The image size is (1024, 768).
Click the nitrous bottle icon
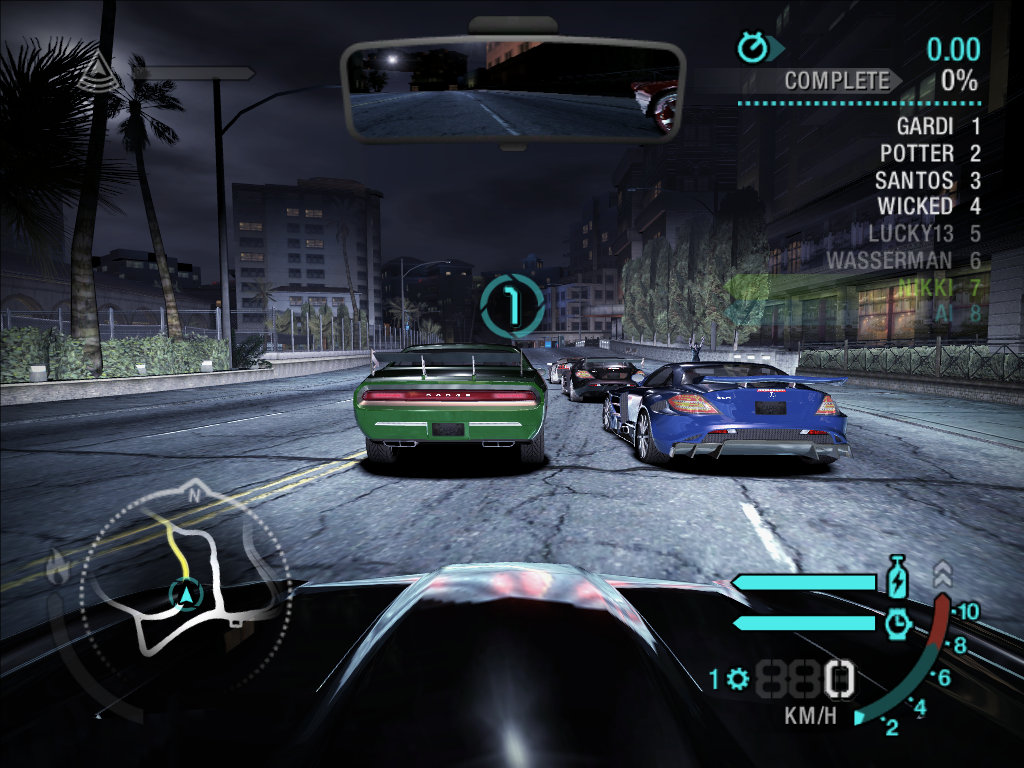[897, 579]
